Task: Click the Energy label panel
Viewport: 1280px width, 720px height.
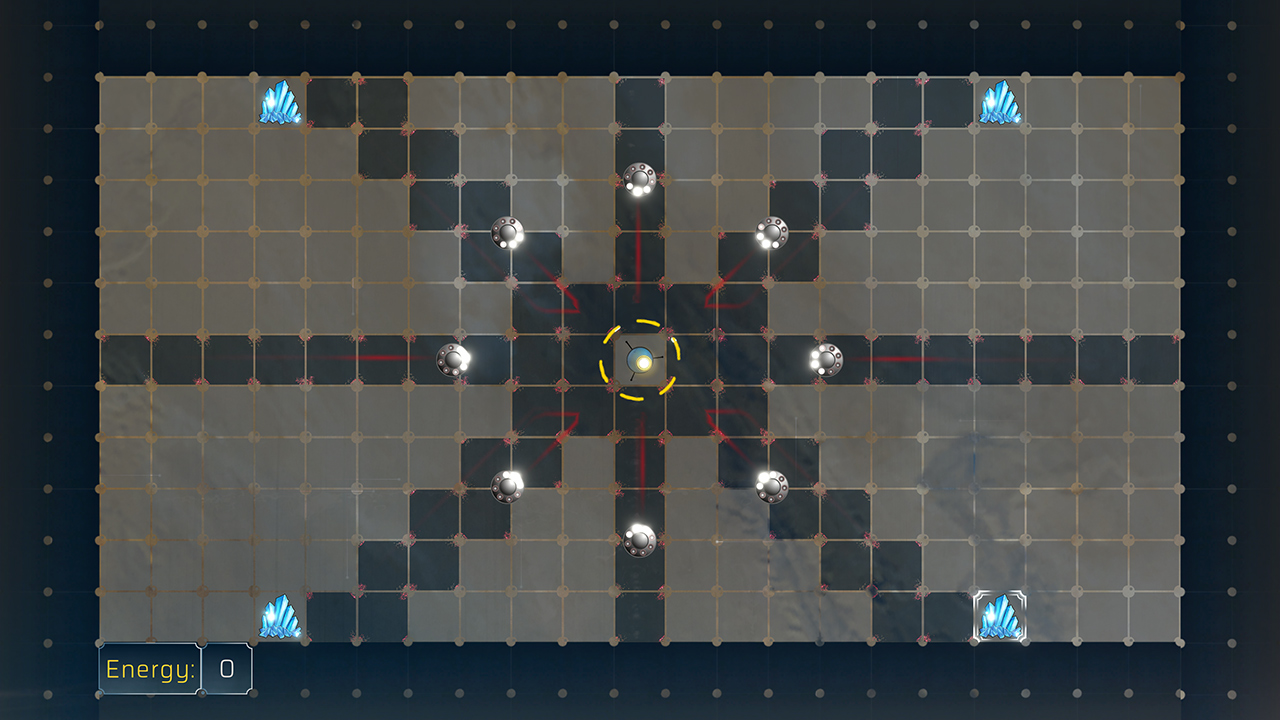Action: pyautogui.click(x=148, y=669)
